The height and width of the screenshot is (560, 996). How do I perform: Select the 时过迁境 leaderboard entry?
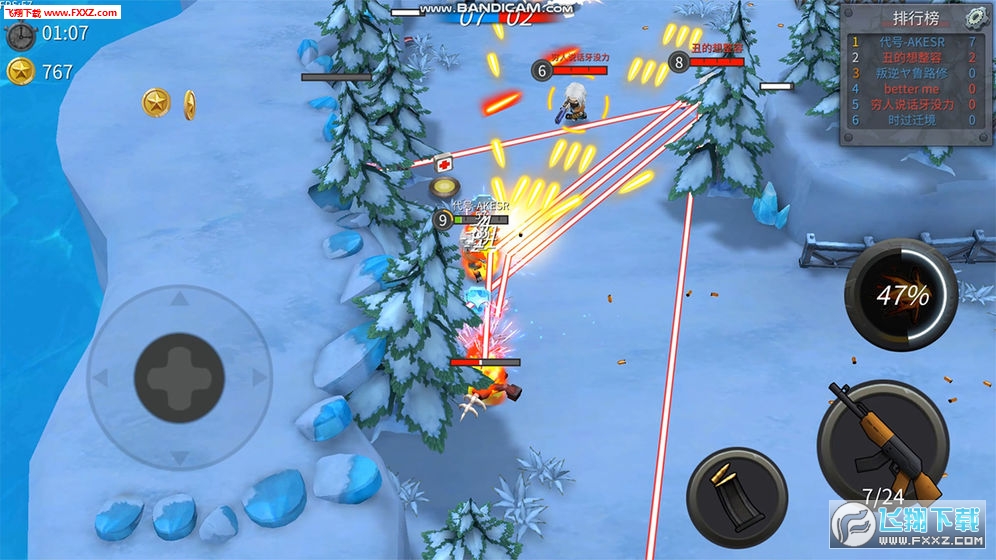[912, 120]
